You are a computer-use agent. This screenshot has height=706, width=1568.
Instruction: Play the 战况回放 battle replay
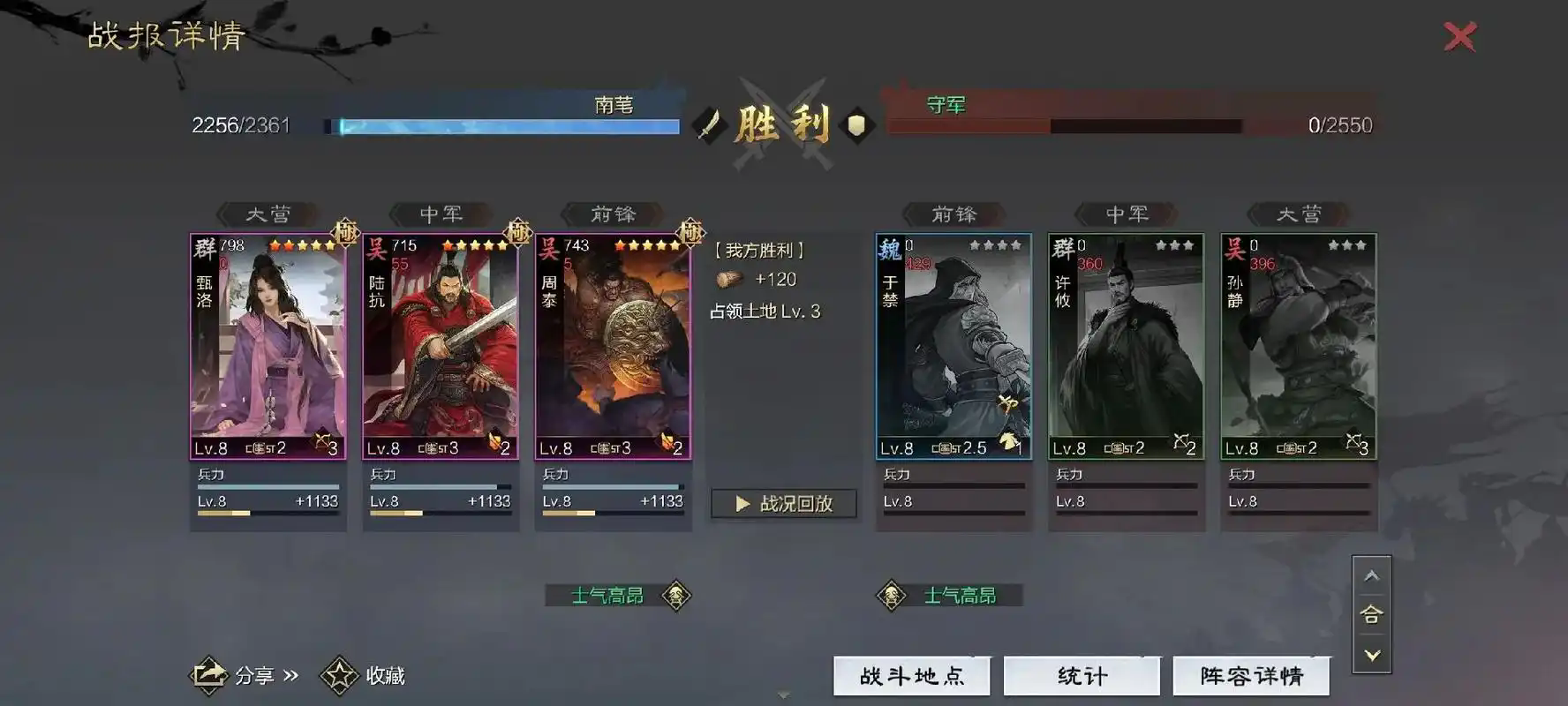tap(781, 504)
